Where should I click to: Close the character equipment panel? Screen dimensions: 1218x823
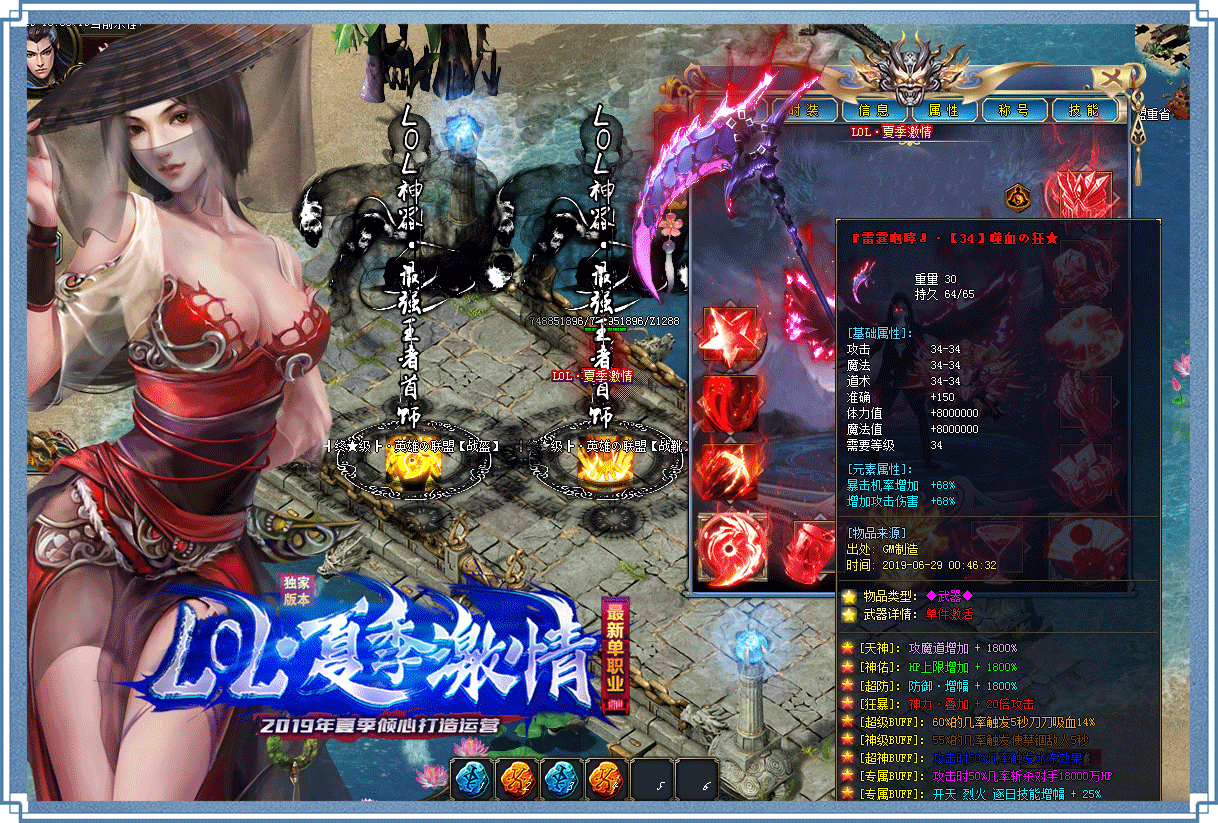click(x=1111, y=77)
